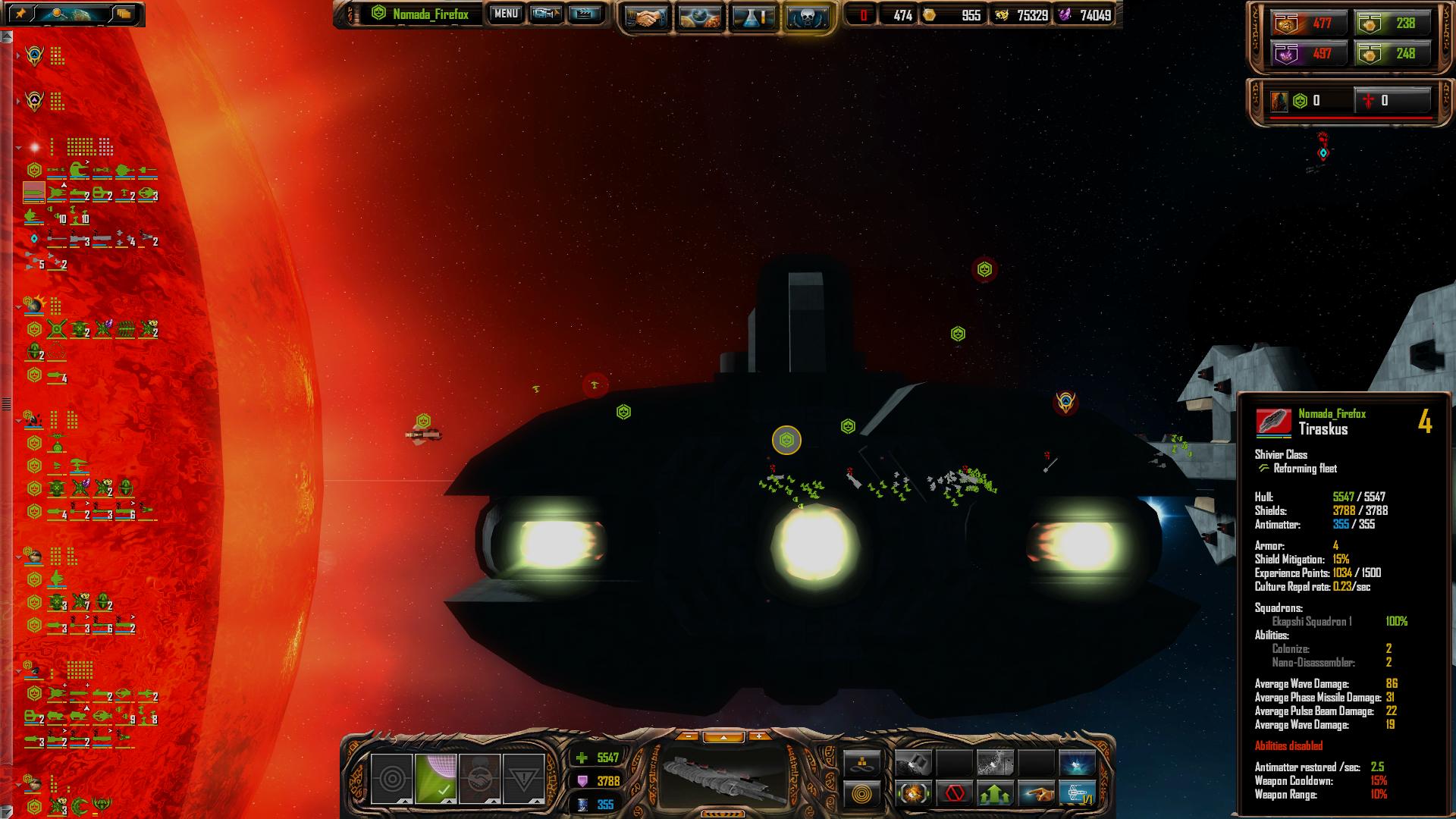Click the green upgrade arrows button
The image size is (1456, 819).
click(x=995, y=794)
